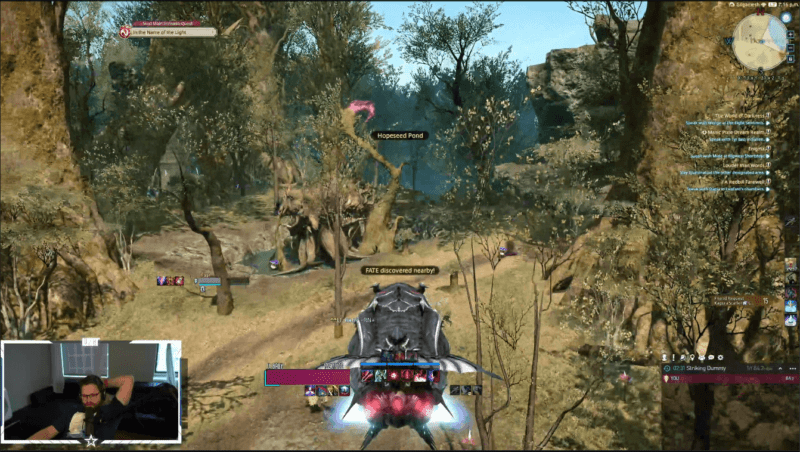Open the character silhouette micro menu icon
Viewport: 800px width, 452px height.
click(x=666, y=357)
